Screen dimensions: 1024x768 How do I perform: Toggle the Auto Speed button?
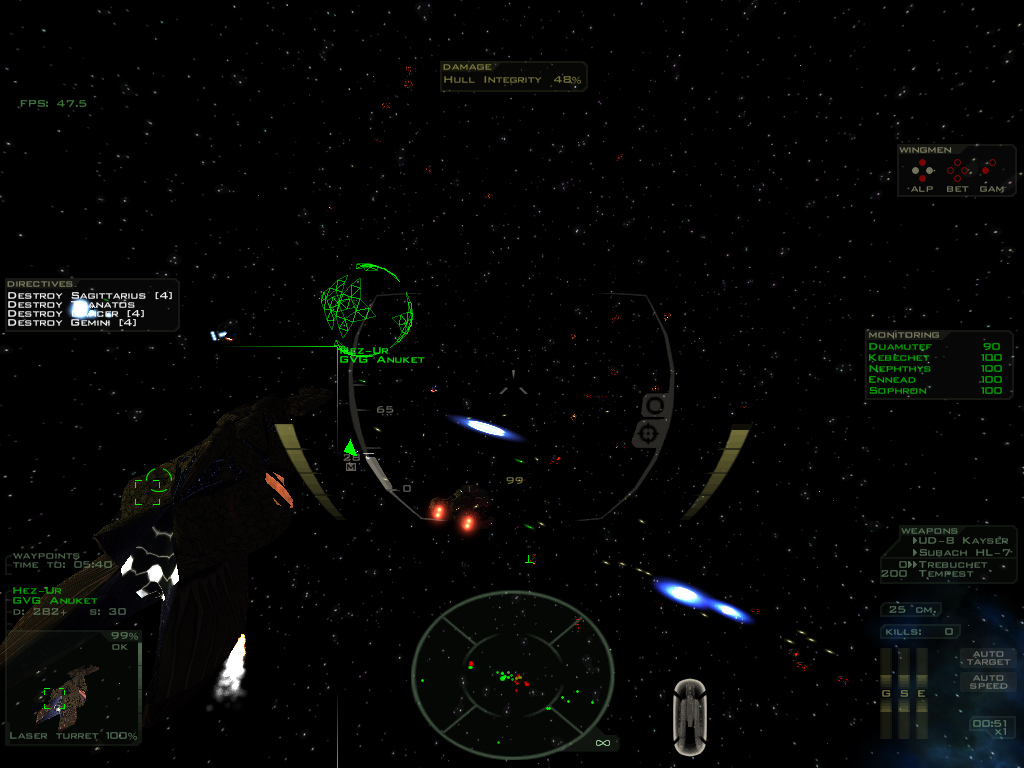coord(988,681)
